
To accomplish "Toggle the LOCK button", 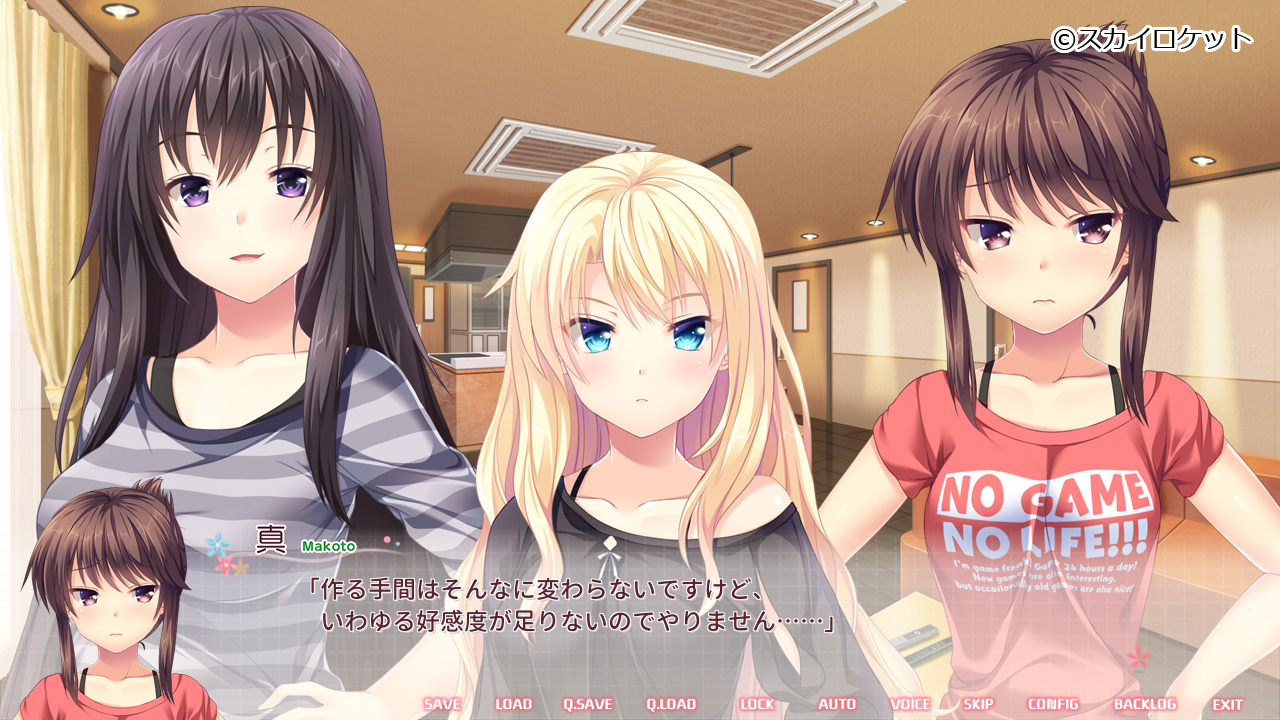I will (757, 704).
